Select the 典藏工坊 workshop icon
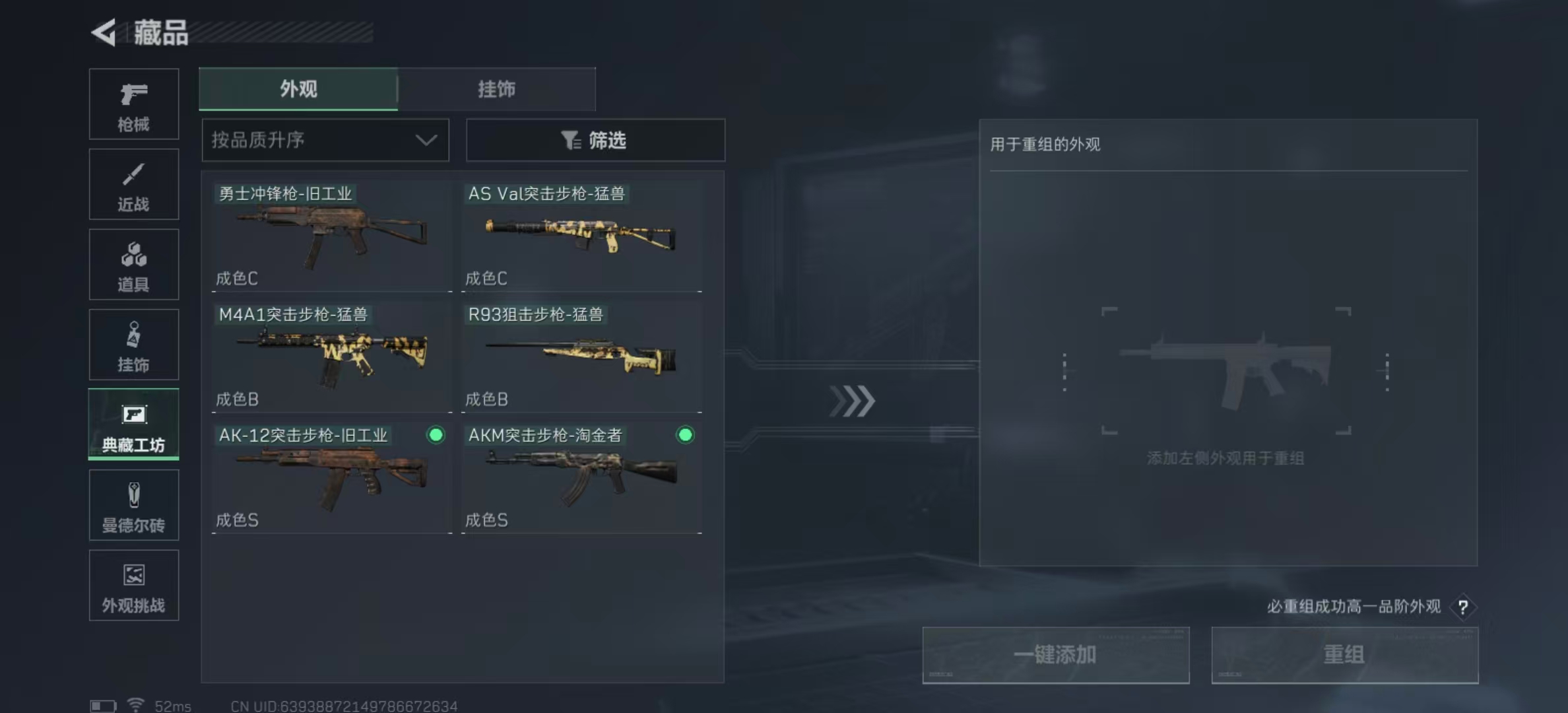Image resolution: width=1568 pixels, height=713 pixels. click(133, 424)
